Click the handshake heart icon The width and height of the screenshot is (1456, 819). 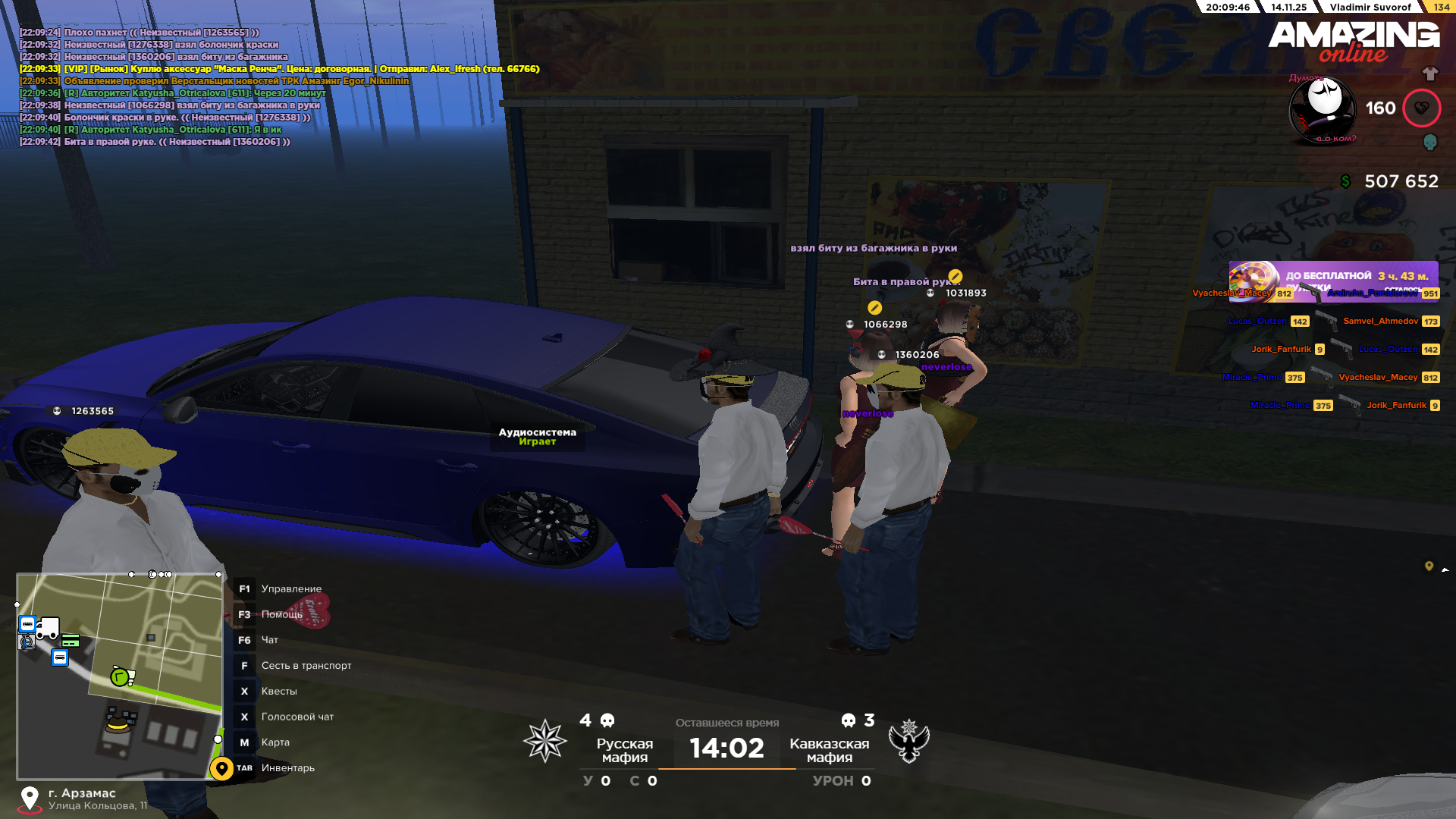tap(1421, 108)
